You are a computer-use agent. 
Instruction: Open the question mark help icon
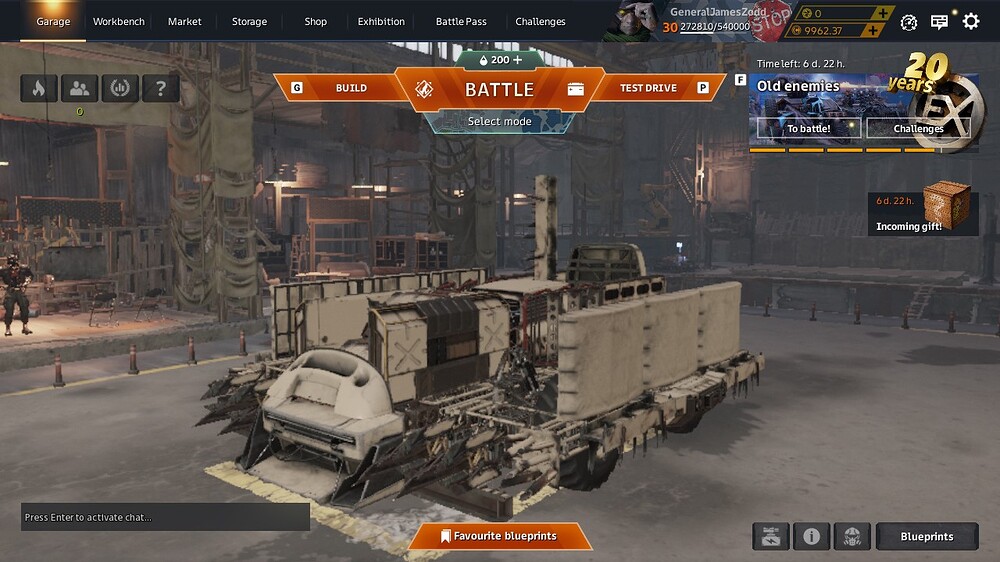[160, 88]
